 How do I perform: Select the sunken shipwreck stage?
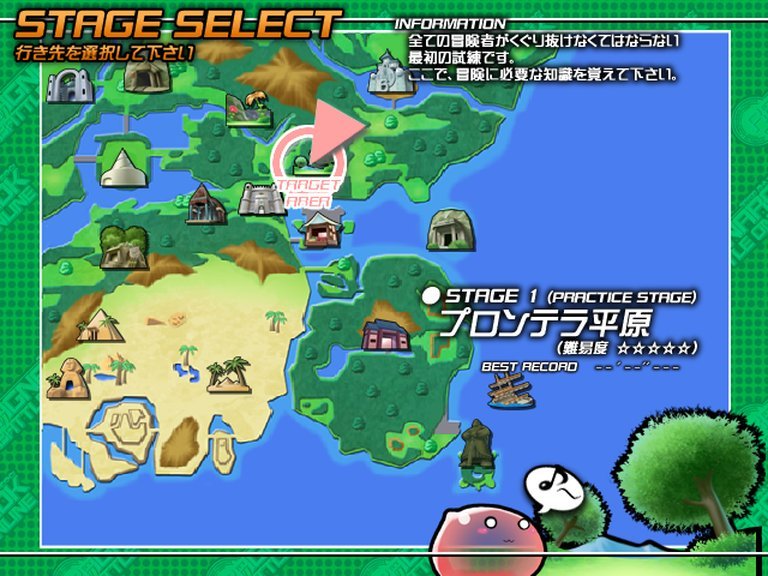coord(510,388)
